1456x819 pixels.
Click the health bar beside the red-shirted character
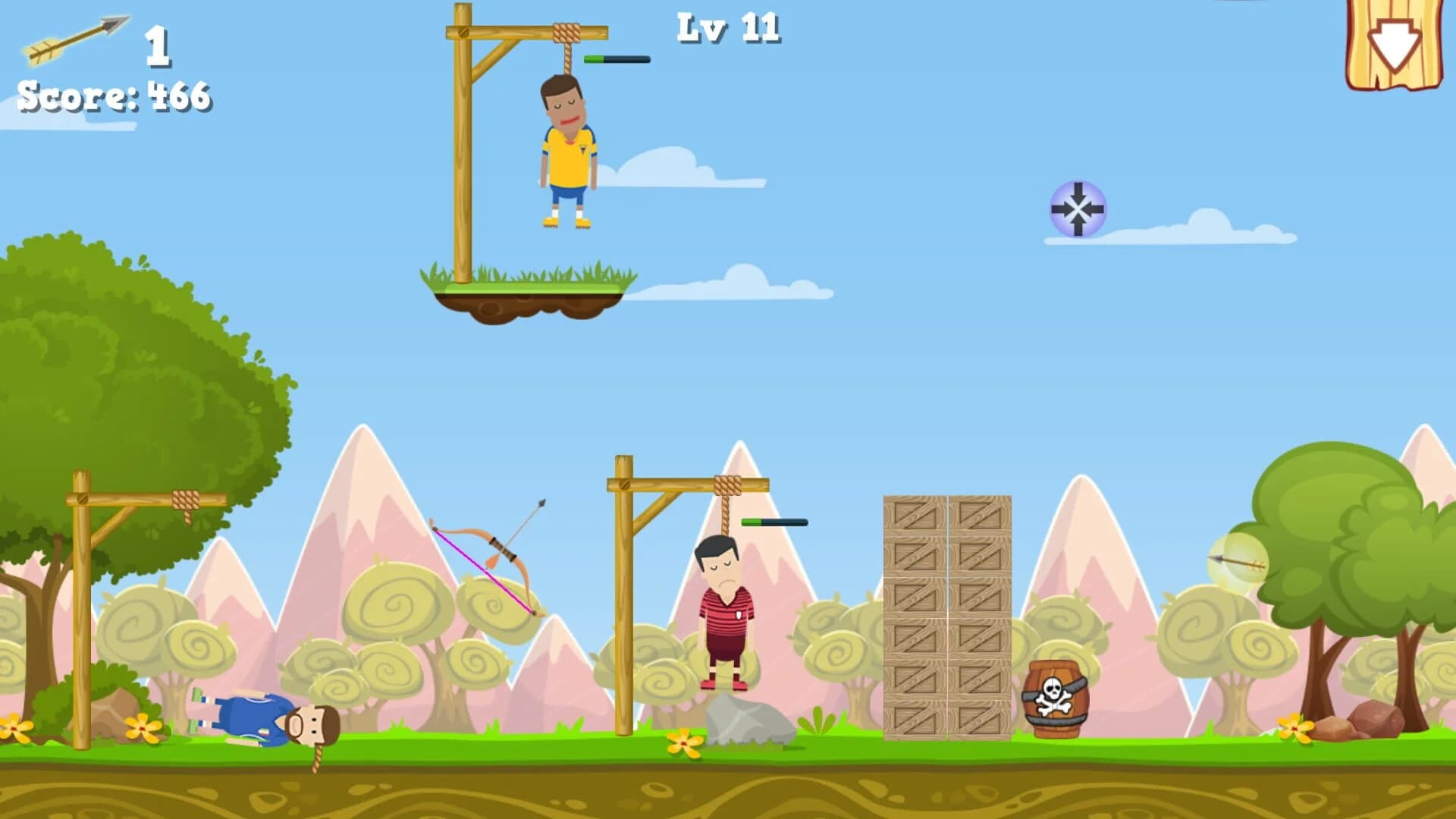click(x=773, y=522)
